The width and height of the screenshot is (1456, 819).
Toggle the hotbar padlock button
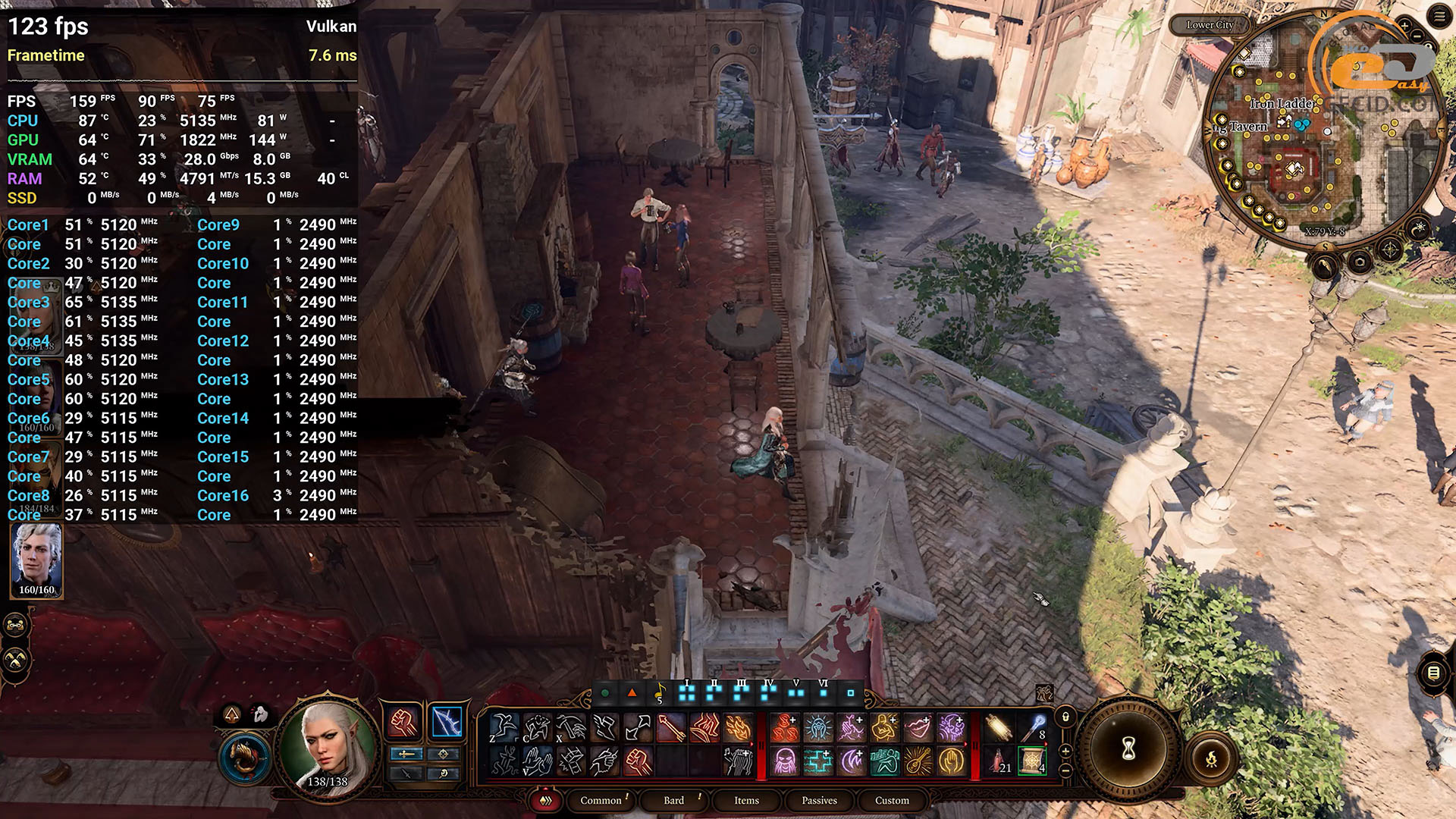(1065, 717)
